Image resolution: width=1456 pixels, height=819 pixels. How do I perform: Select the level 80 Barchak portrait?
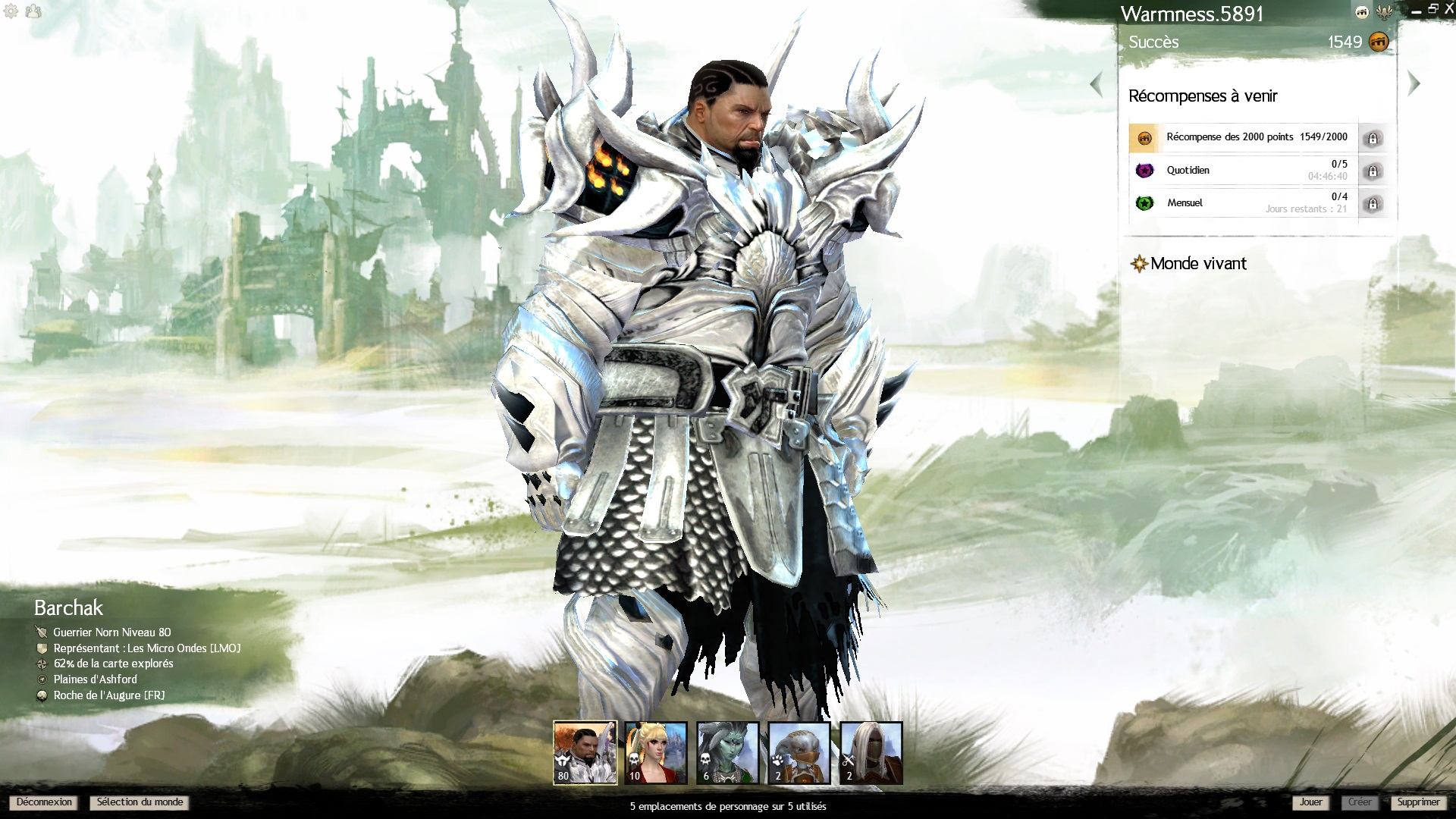pyautogui.click(x=585, y=752)
